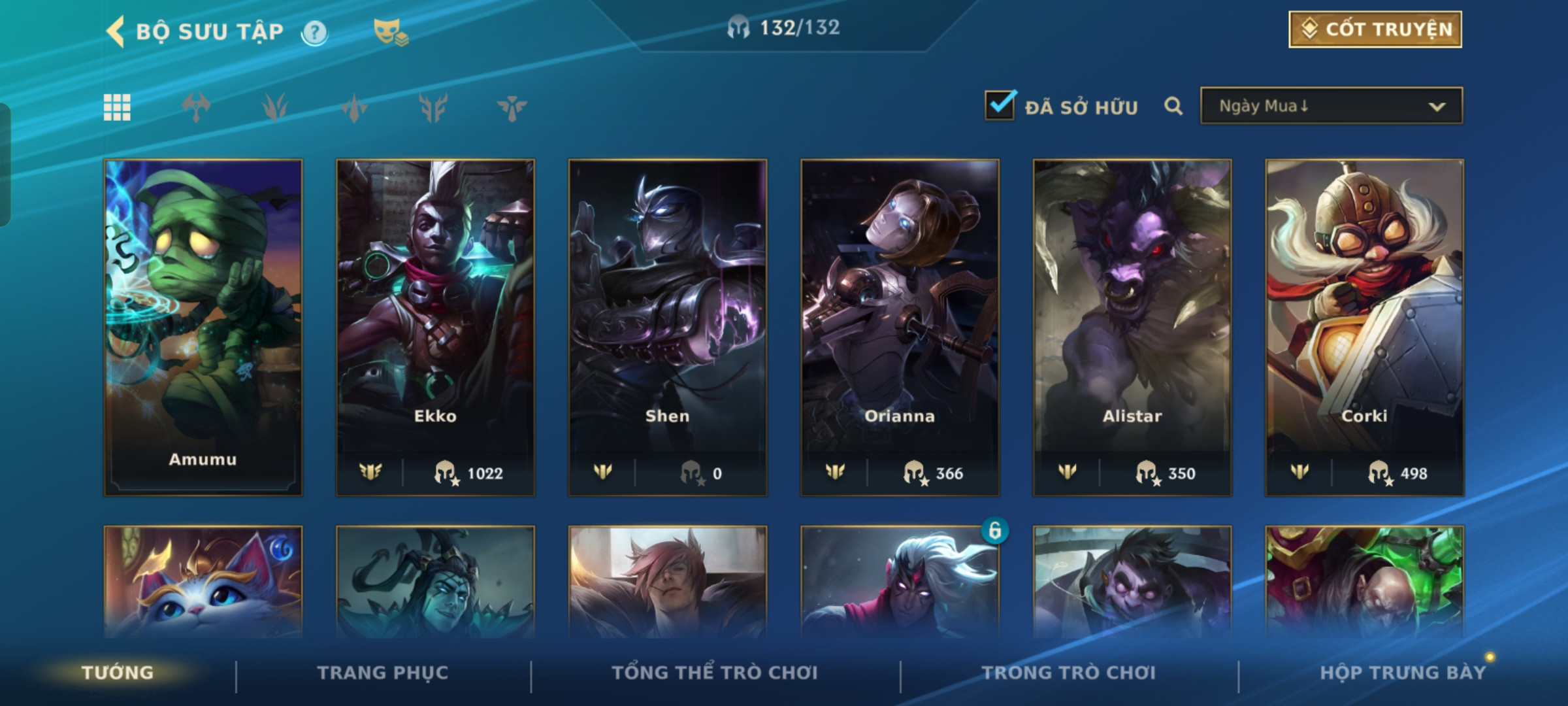1568x706 pixels.
Task: Select the Corki champion card
Action: click(x=1364, y=327)
